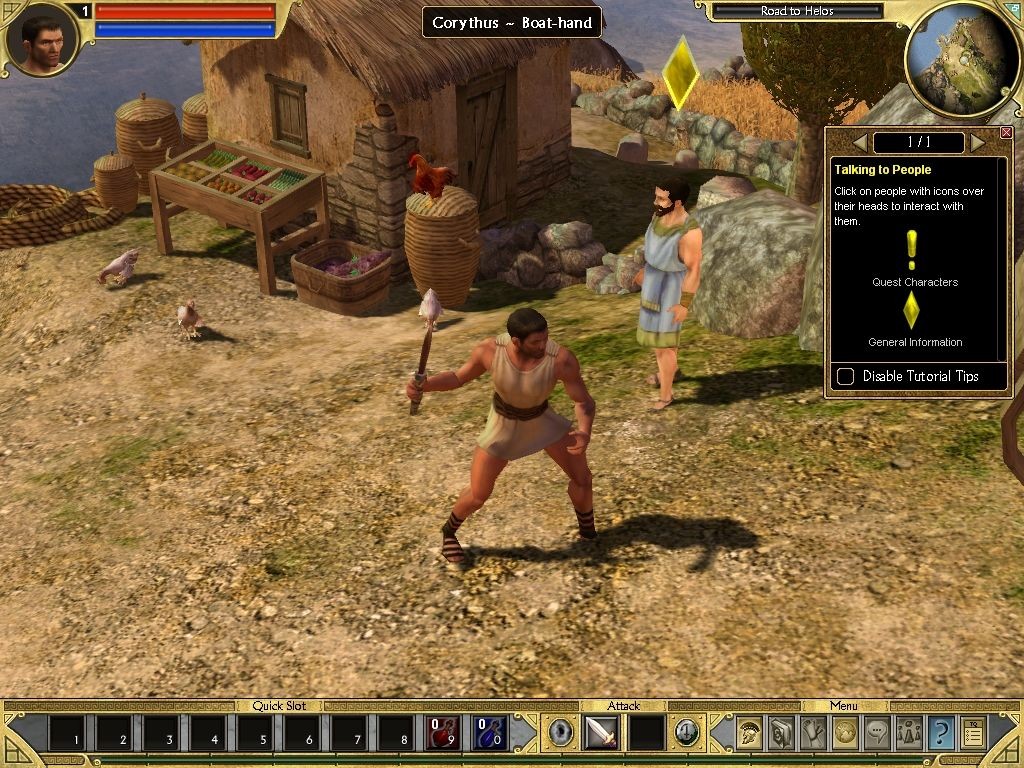The height and width of the screenshot is (768, 1024).
Task: Go to the next tutorial tip page
Action: point(977,143)
